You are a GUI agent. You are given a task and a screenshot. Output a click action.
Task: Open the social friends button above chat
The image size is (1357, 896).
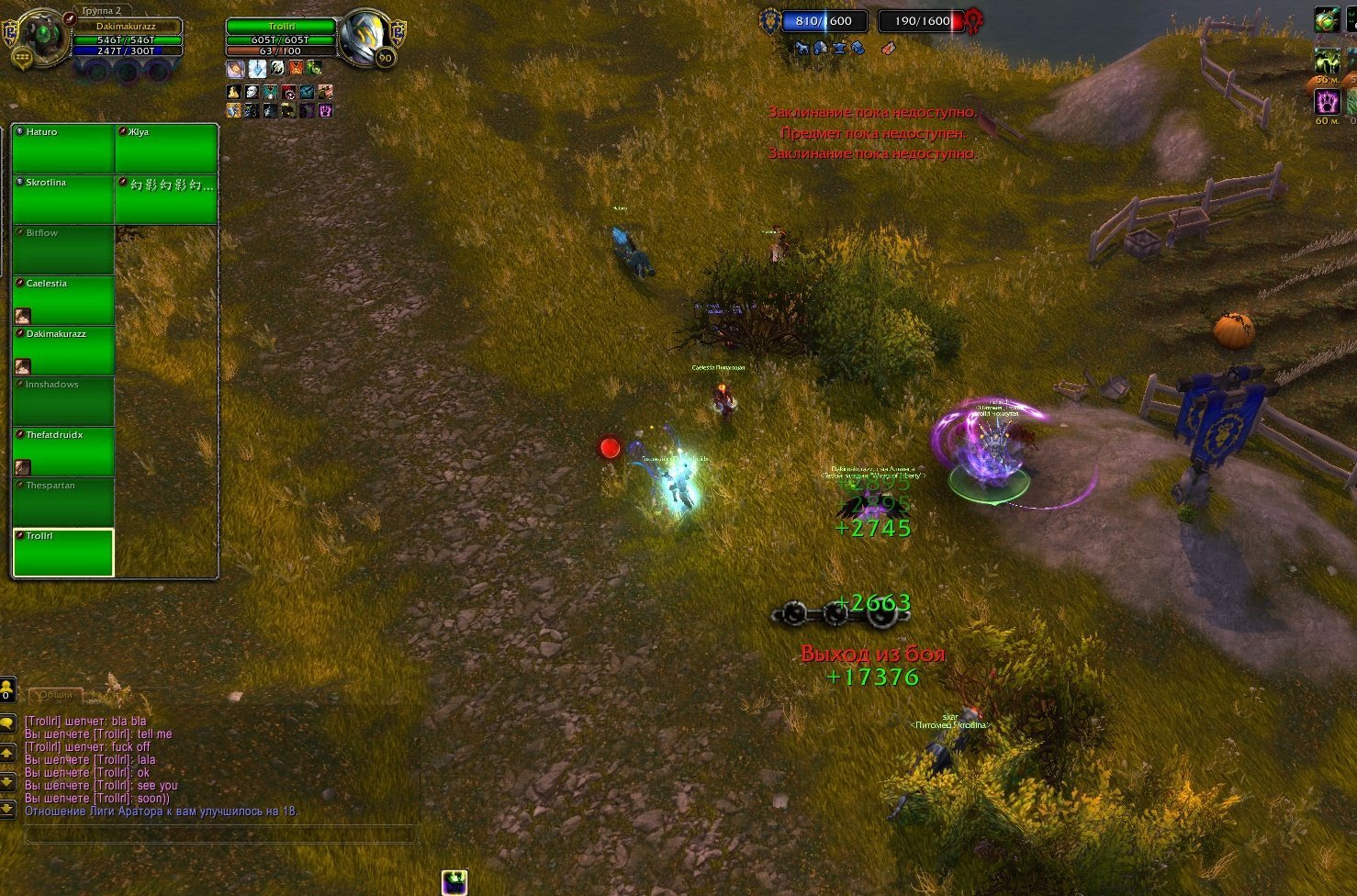7,689
